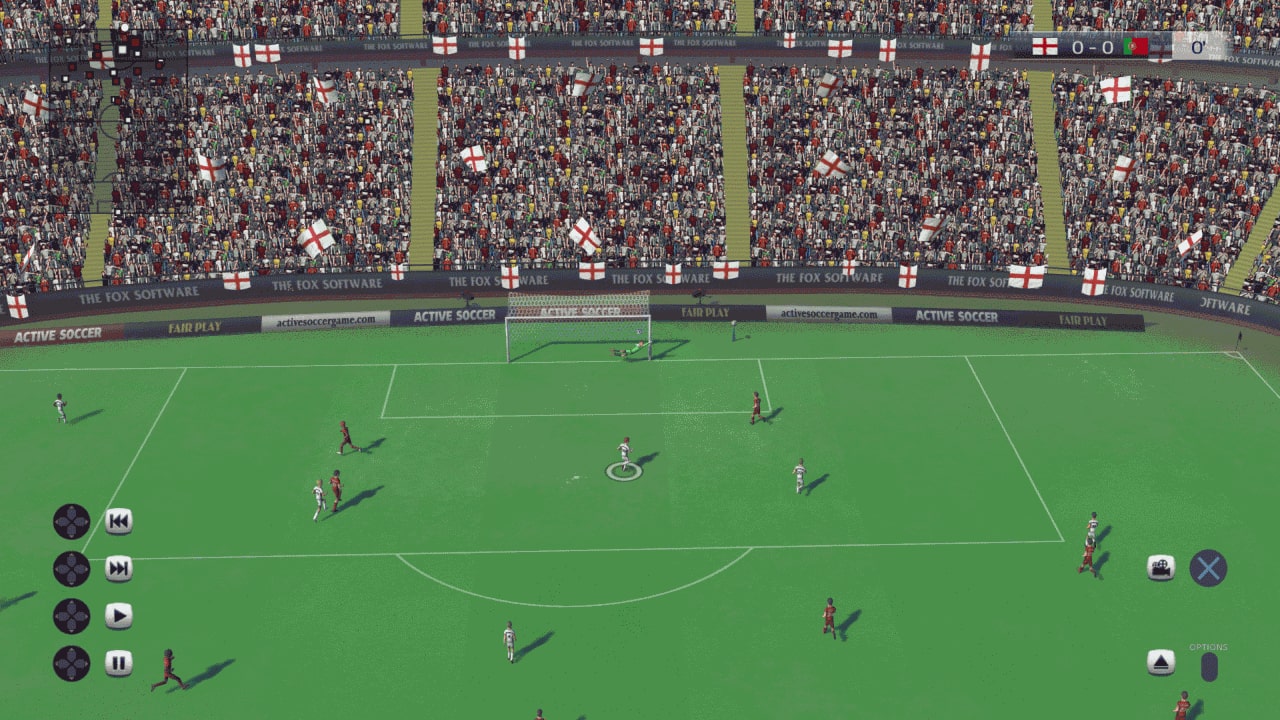Click the play icon to resume replay
Image resolution: width=1280 pixels, height=720 pixels.
[117, 616]
